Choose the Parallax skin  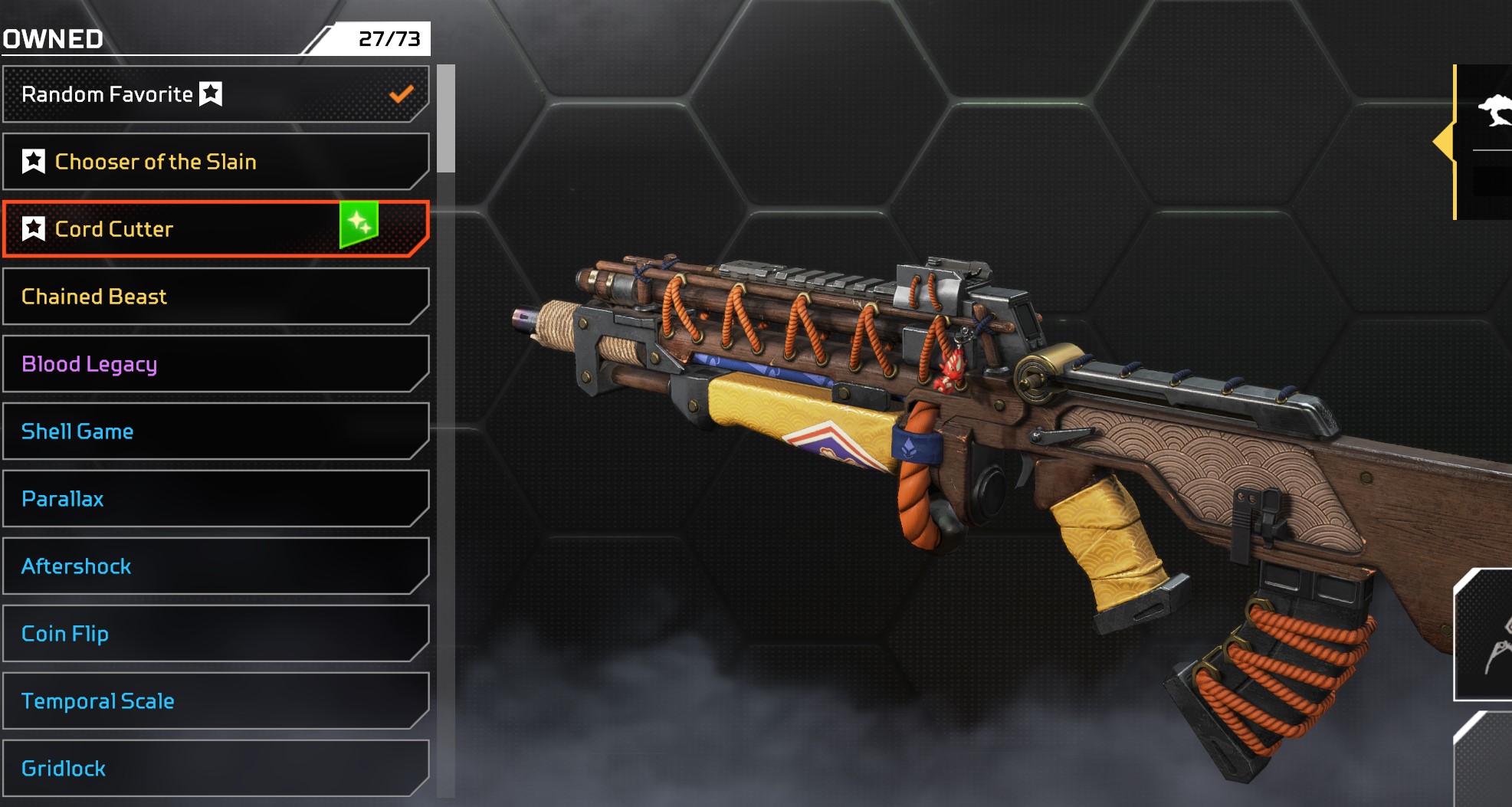[215, 499]
